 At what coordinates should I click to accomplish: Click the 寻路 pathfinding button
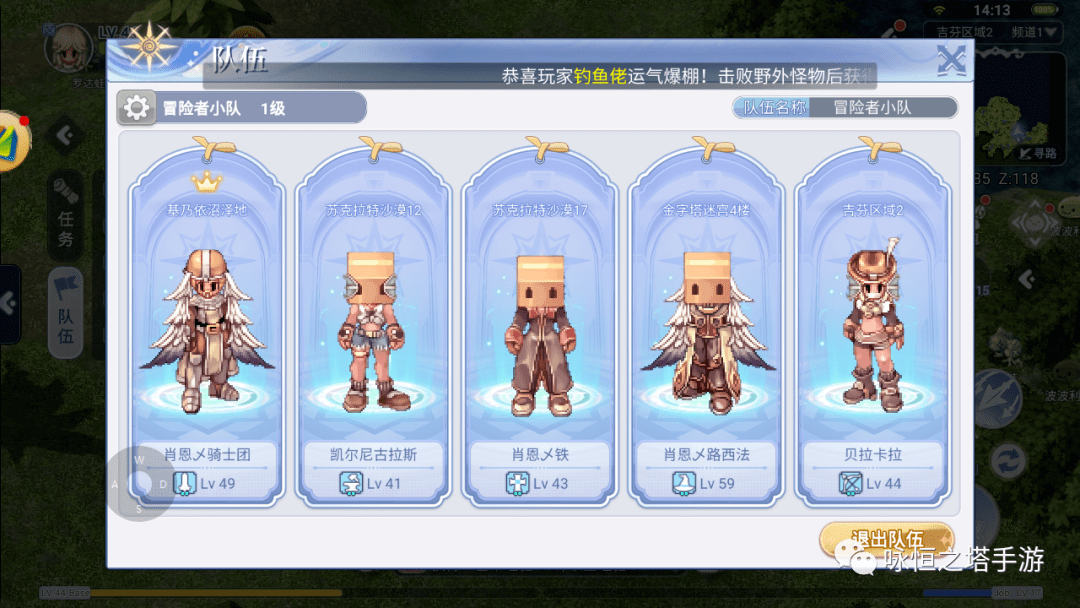(x=1038, y=153)
